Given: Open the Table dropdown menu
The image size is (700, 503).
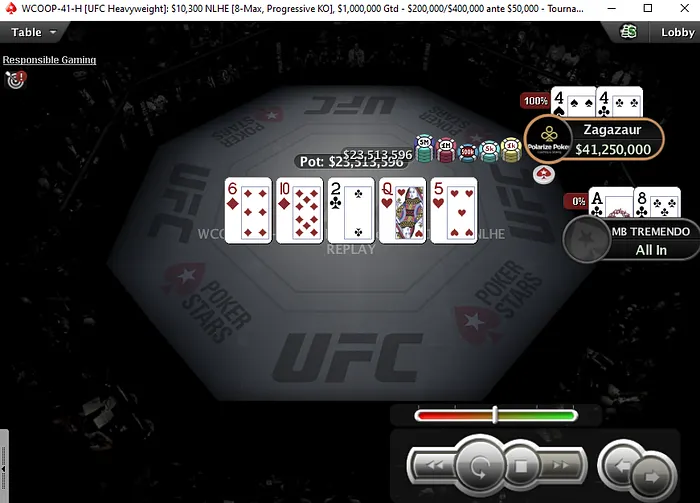Looking at the screenshot, I should [32, 32].
